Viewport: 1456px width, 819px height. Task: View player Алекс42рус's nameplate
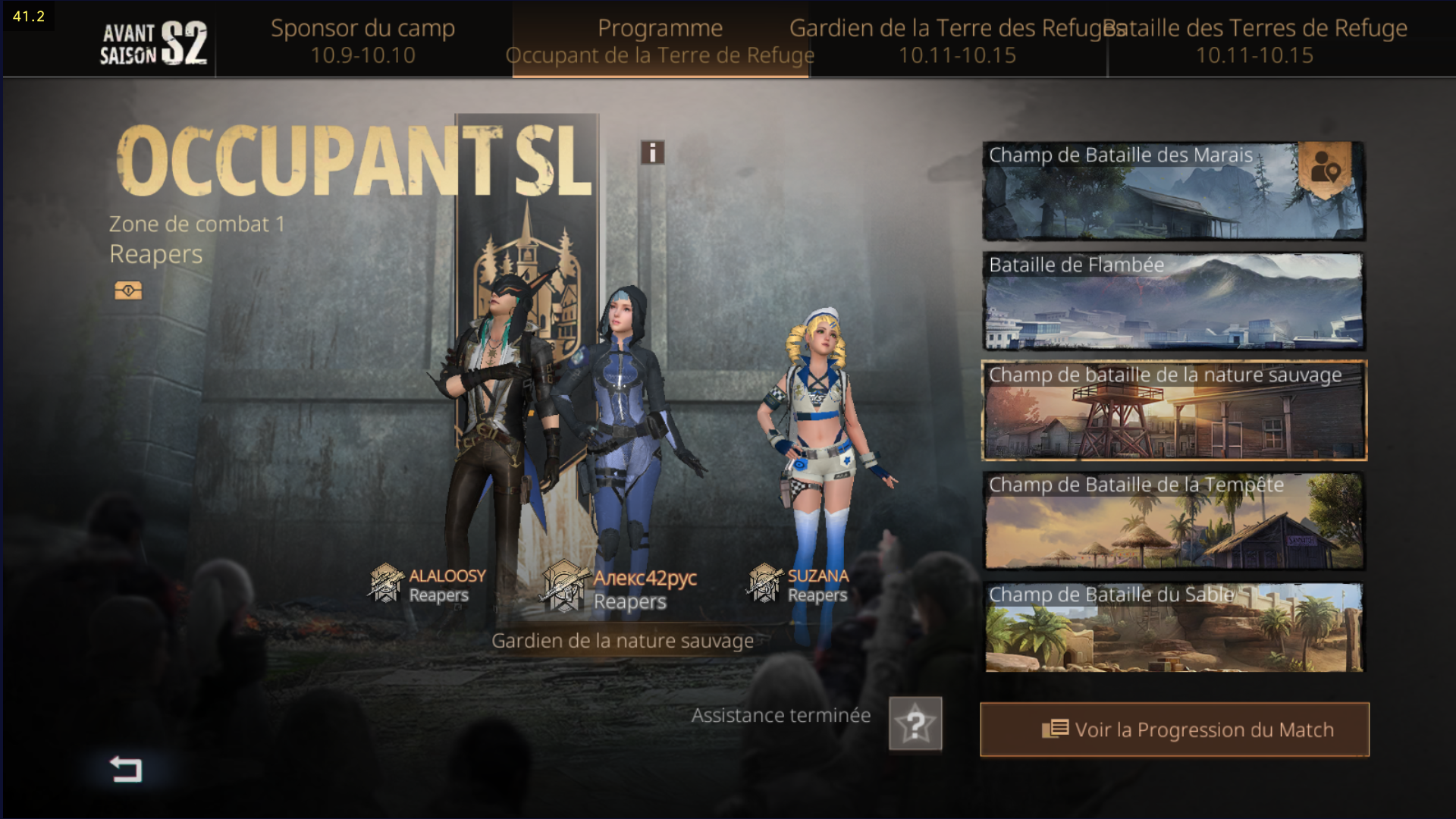[x=620, y=589]
